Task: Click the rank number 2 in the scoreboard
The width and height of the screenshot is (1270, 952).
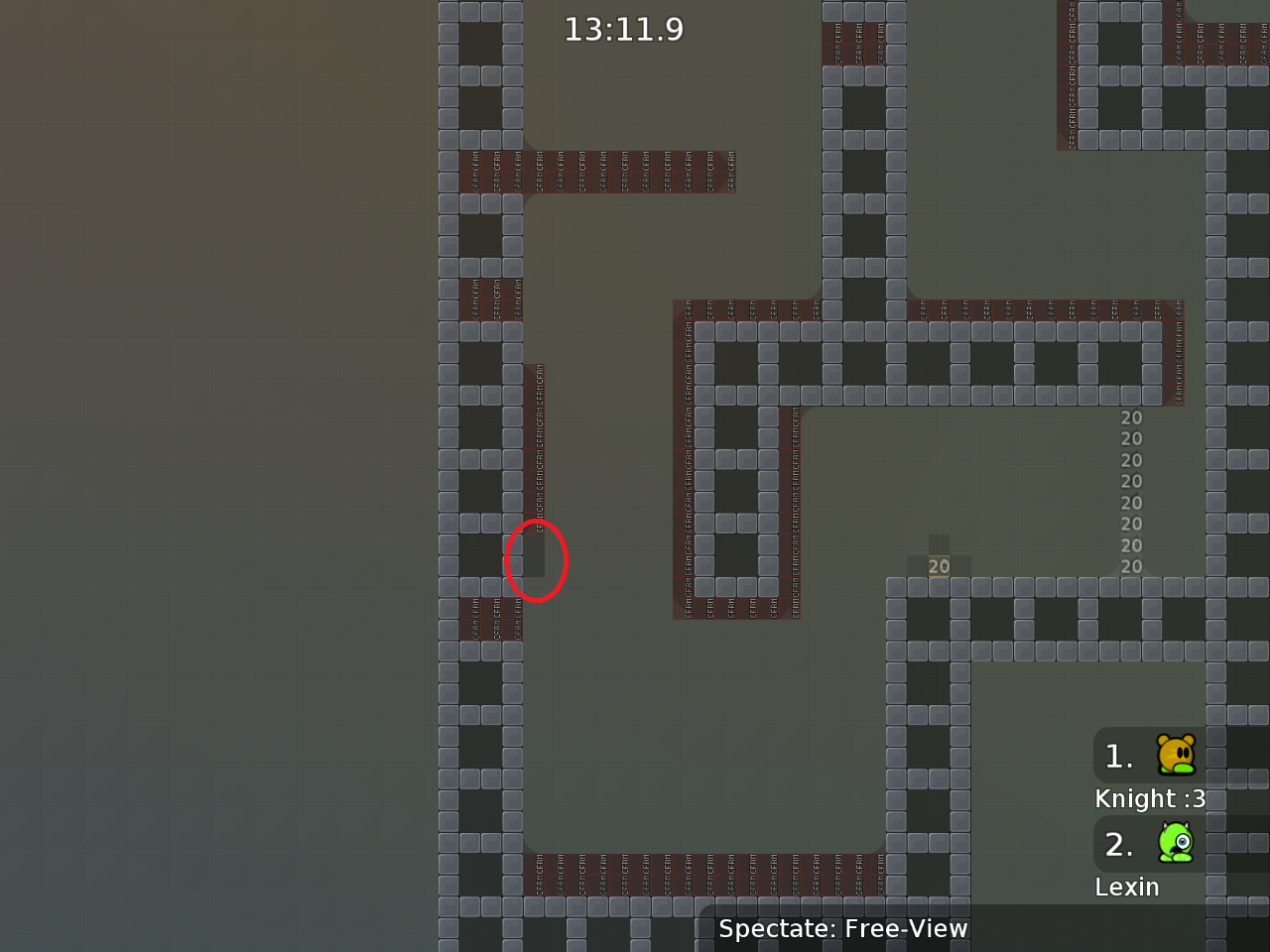Action: pos(1118,844)
